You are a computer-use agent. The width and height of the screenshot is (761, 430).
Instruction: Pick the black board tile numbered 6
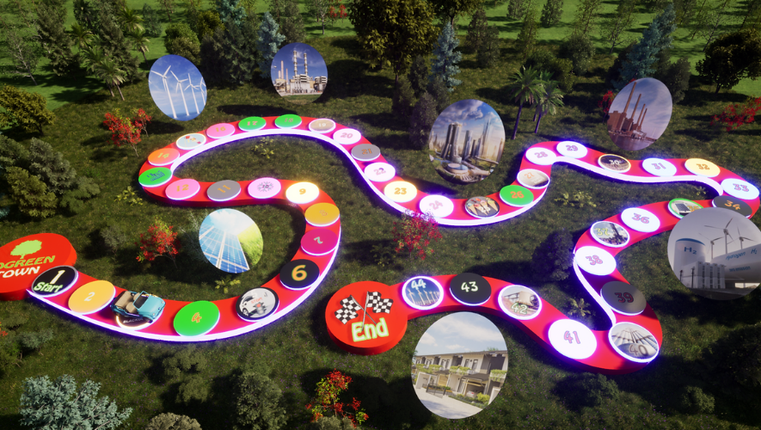click(x=299, y=273)
